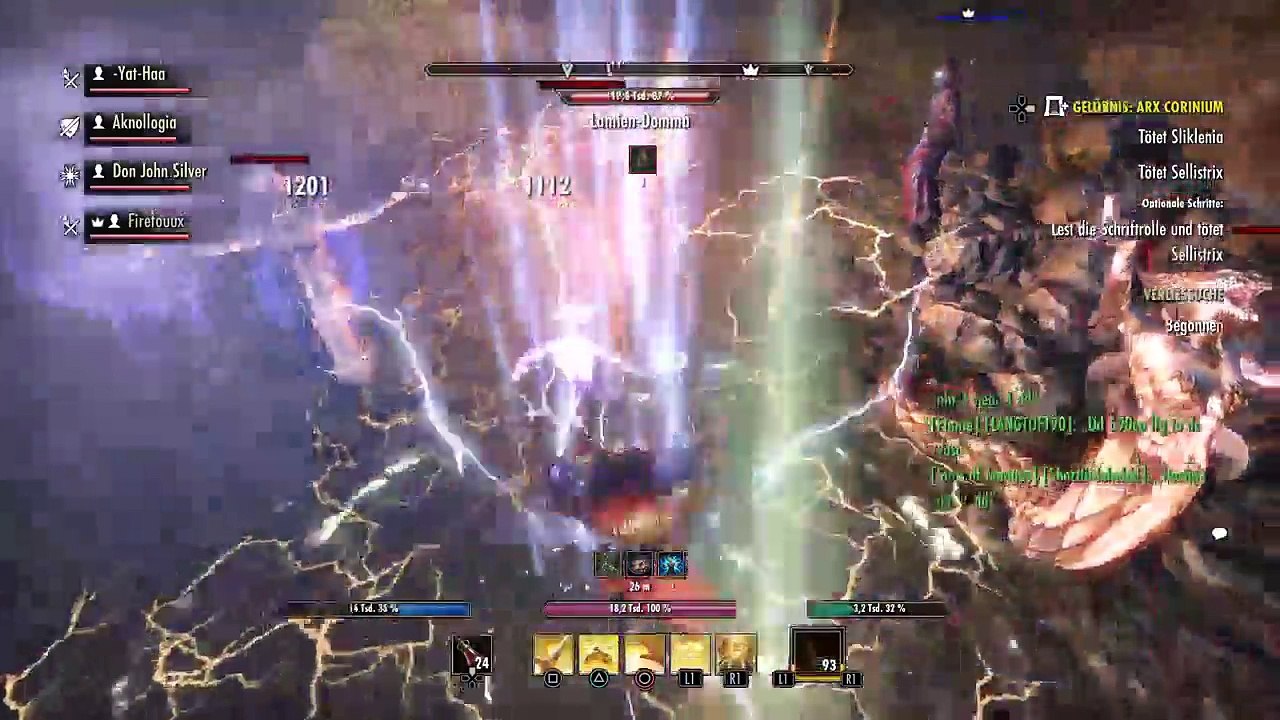Click the face portrait buff icon
The image size is (1280, 720).
click(640, 564)
